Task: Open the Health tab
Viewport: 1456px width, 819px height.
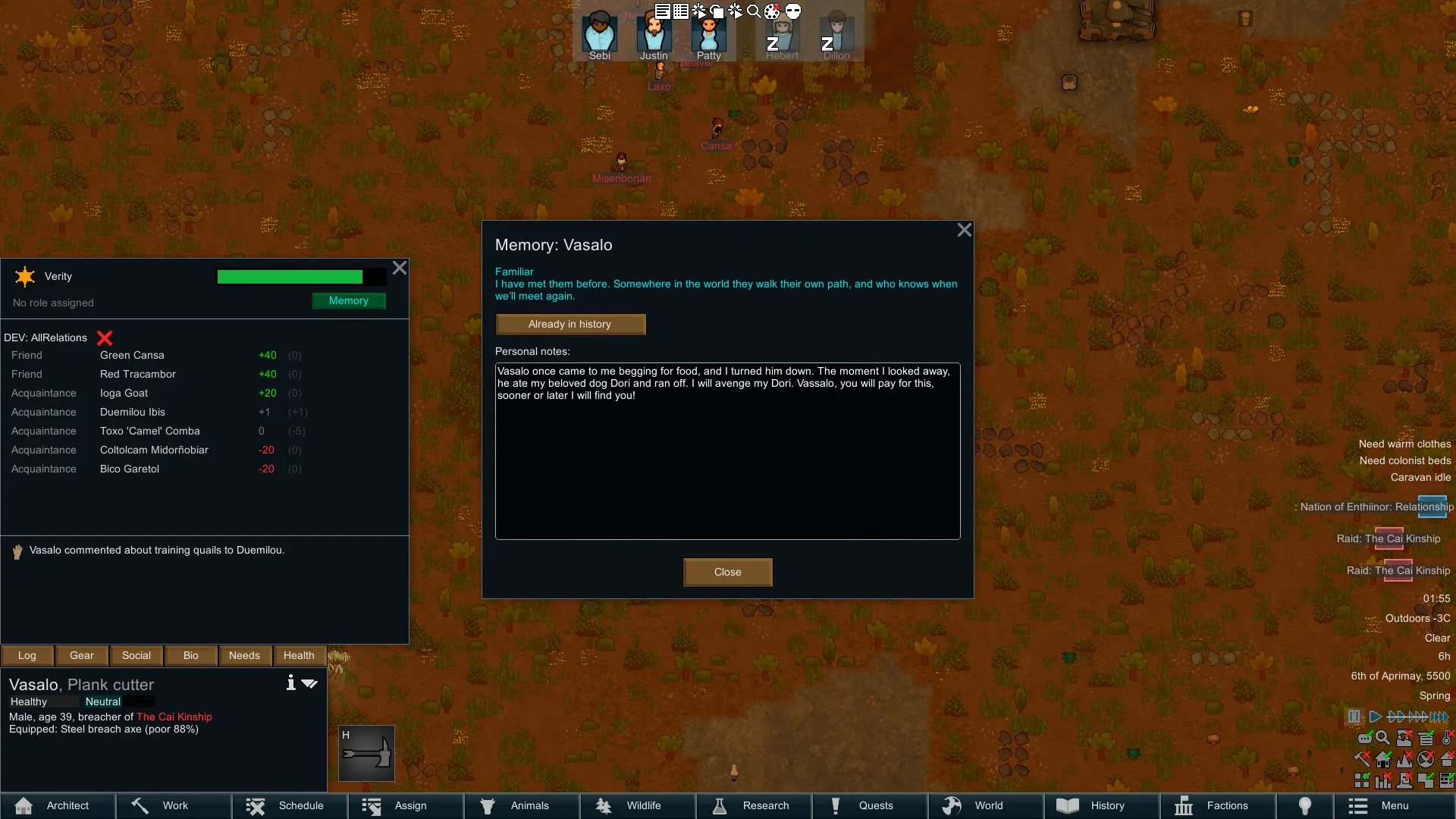Action: 299,655
